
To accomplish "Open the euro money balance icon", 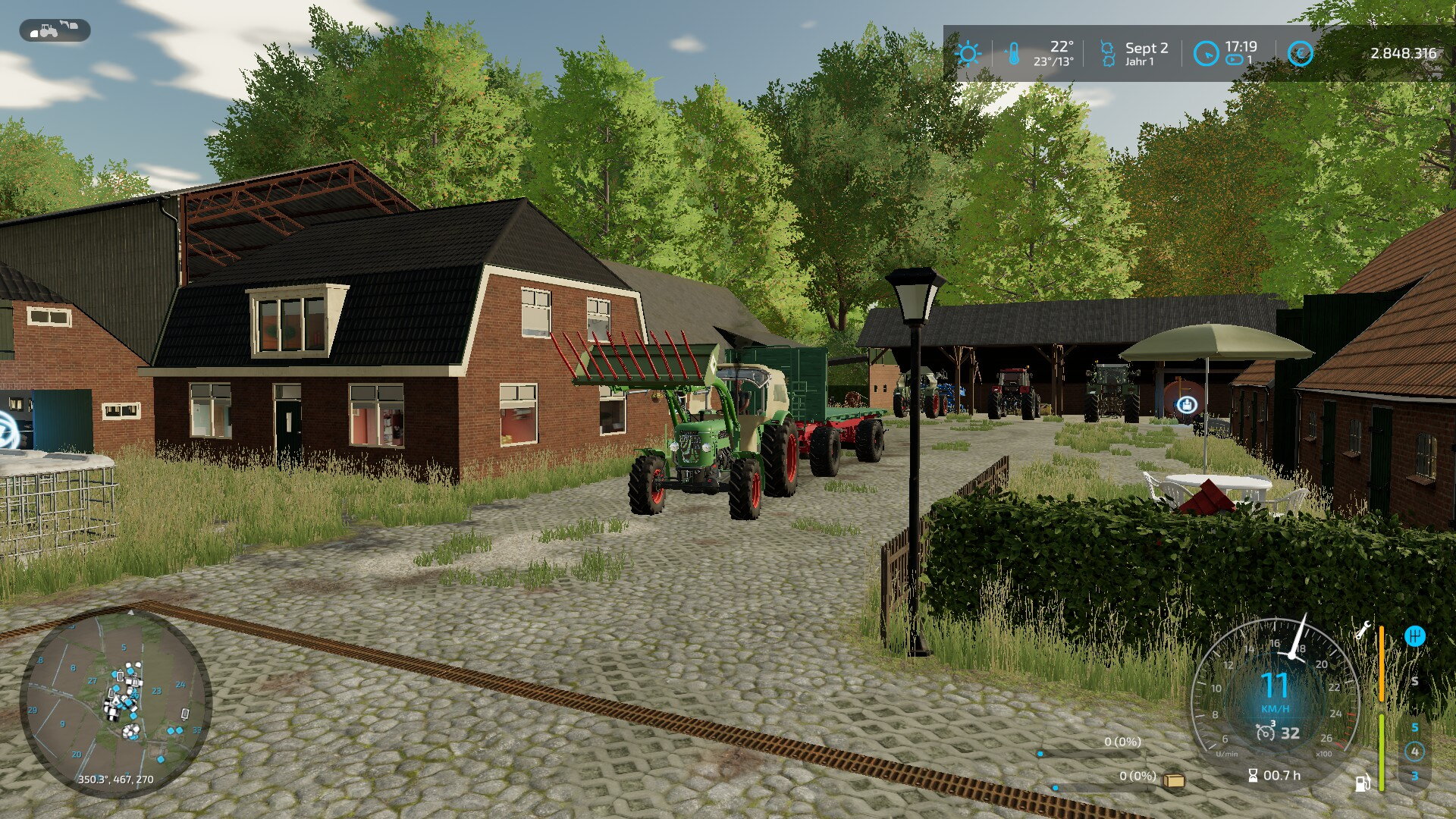I will click(1300, 54).
